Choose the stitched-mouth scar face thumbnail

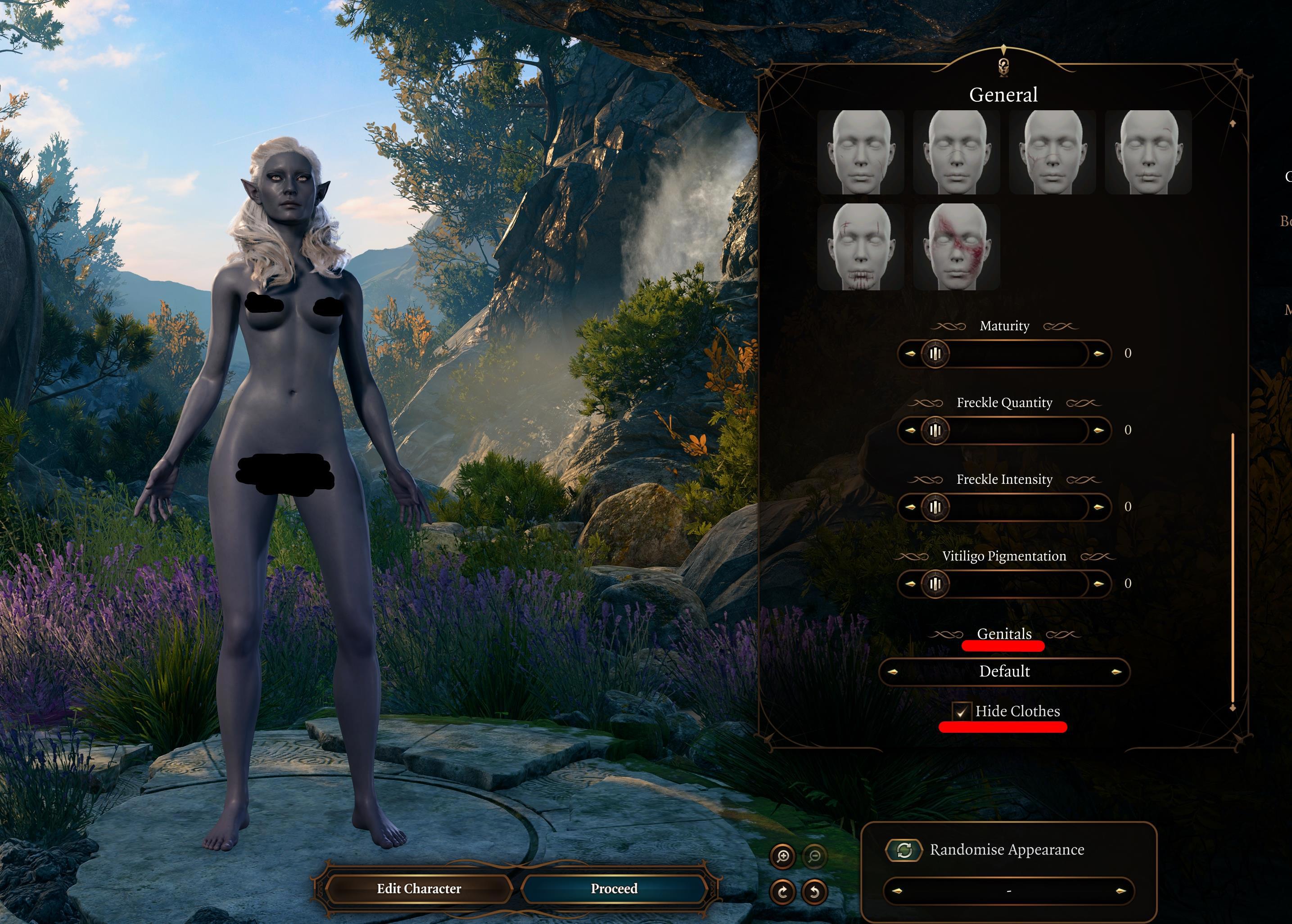pyautogui.click(x=860, y=246)
